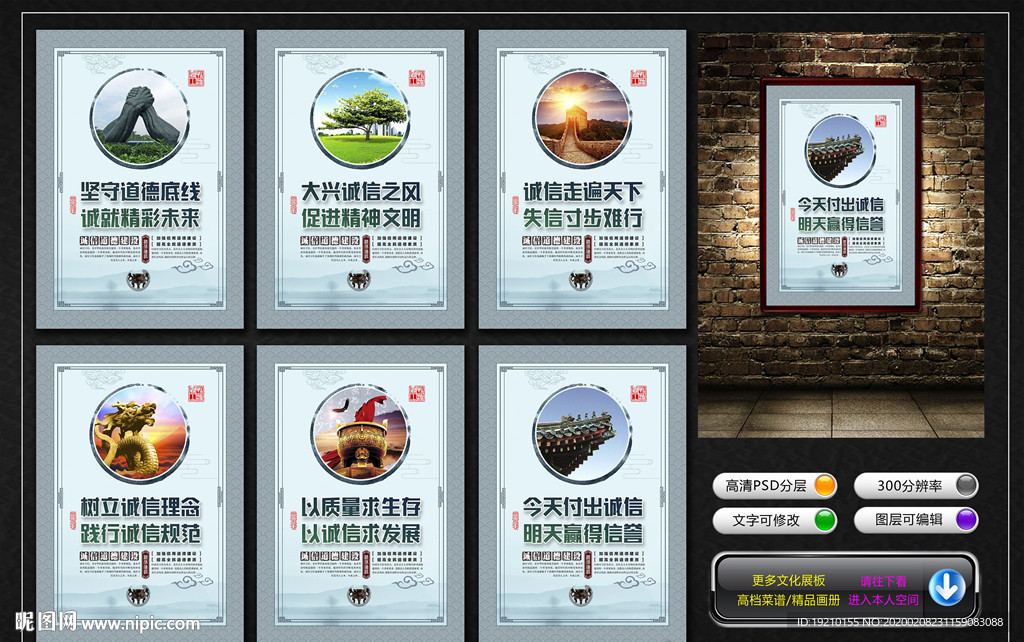Image resolution: width=1024 pixels, height=642 pixels.
Task: Click the blue download arrow button
Action: (946, 587)
